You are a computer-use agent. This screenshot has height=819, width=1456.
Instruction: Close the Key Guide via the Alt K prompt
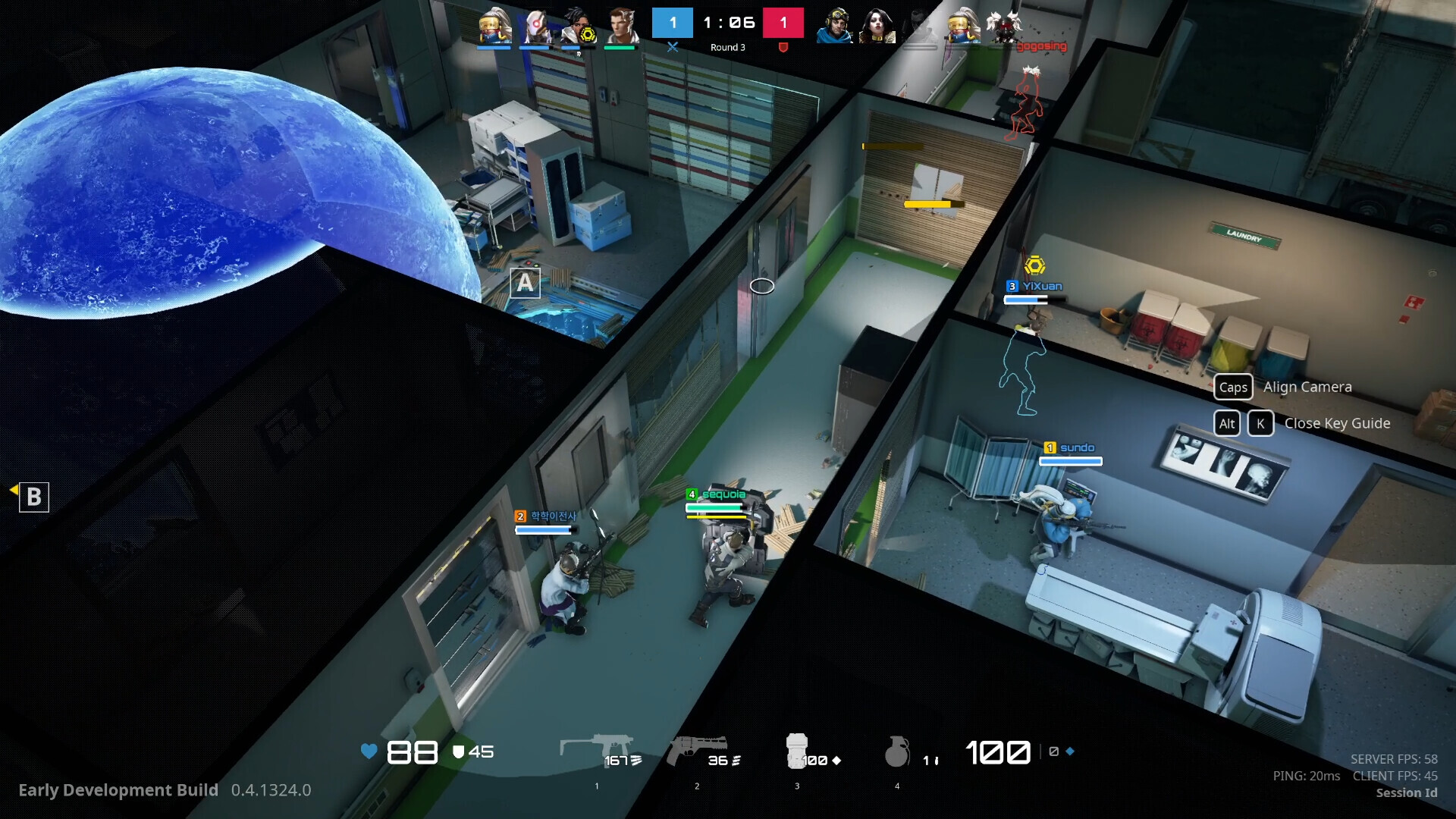[x=1260, y=423]
